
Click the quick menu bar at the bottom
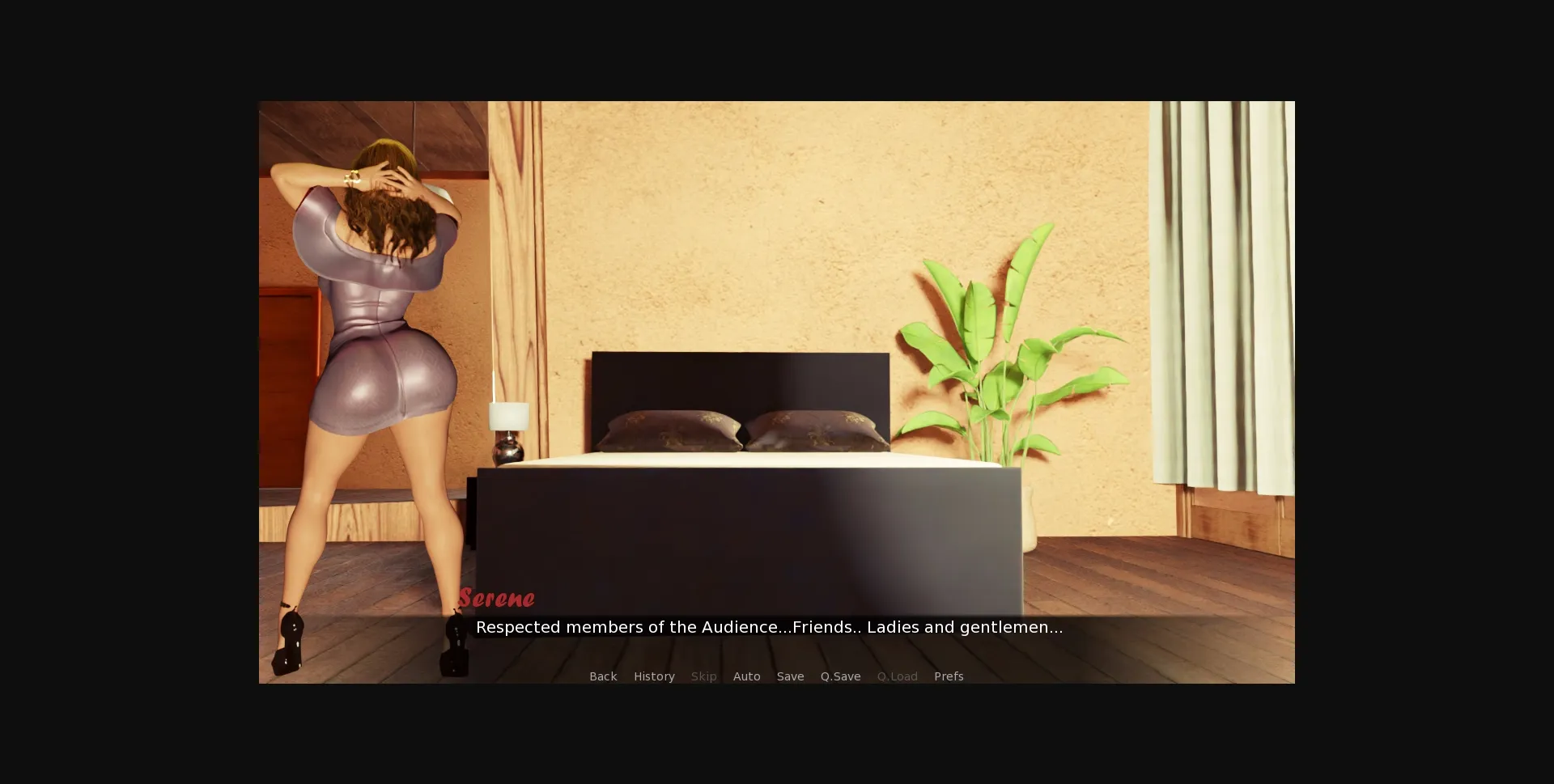tap(775, 676)
